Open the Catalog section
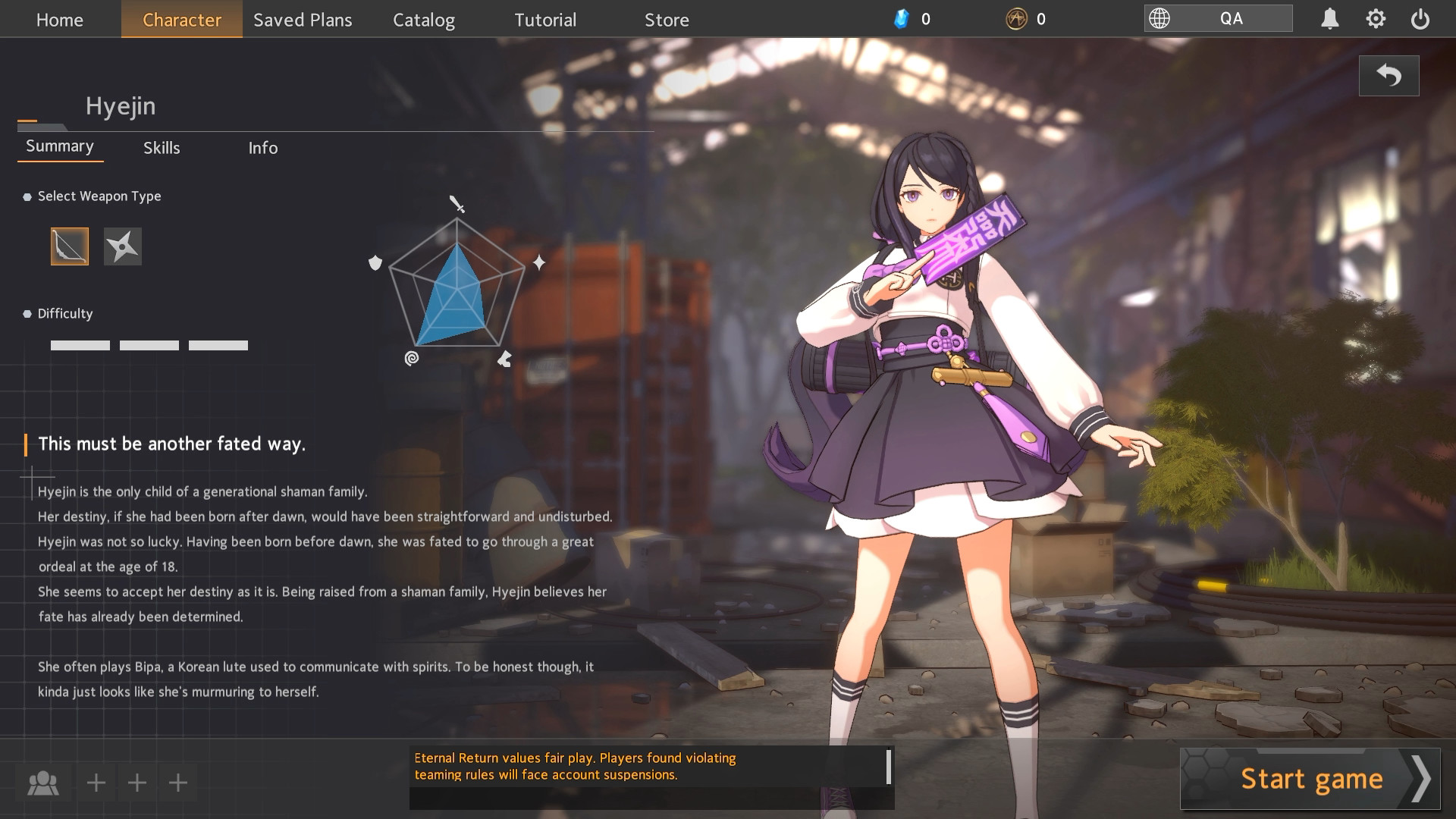The height and width of the screenshot is (819, 1456). 424,20
